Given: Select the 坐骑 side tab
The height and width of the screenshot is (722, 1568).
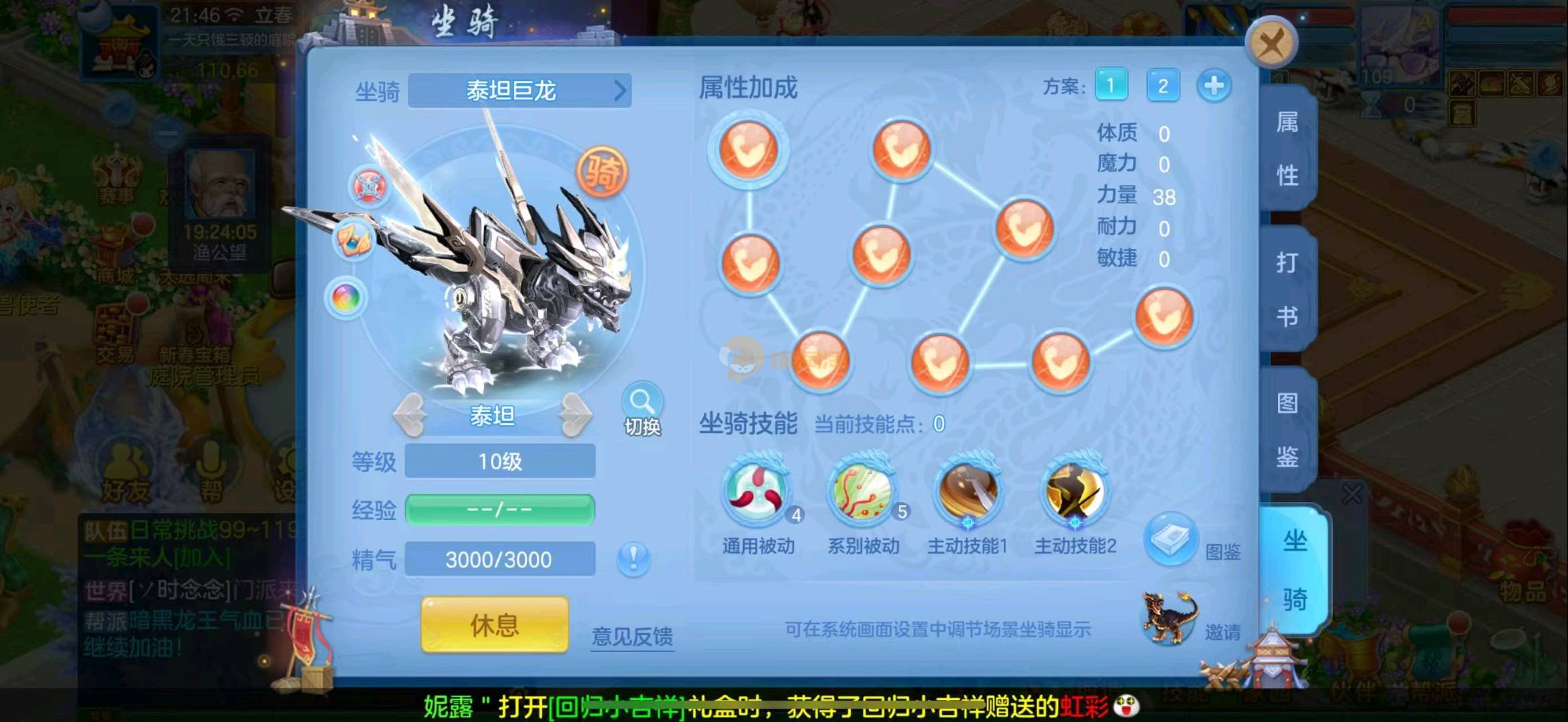Looking at the screenshot, I should (x=1294, y=570).
